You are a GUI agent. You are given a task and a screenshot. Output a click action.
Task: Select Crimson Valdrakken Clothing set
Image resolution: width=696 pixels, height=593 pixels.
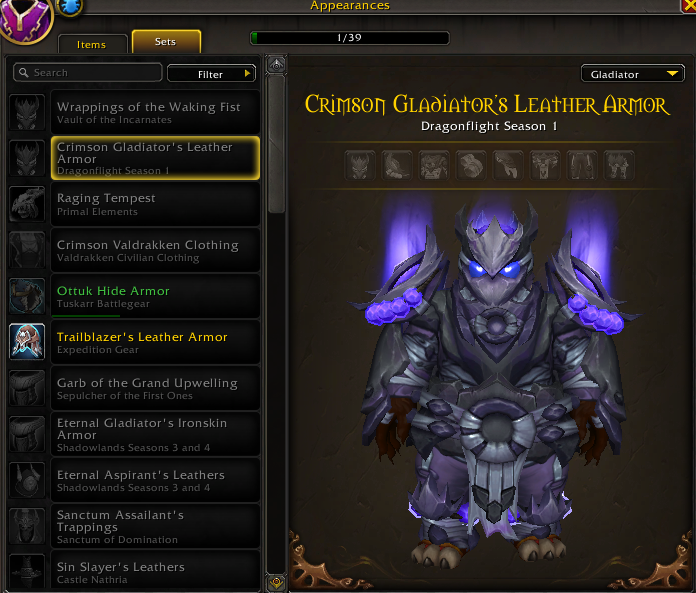(x=148, y=250)
